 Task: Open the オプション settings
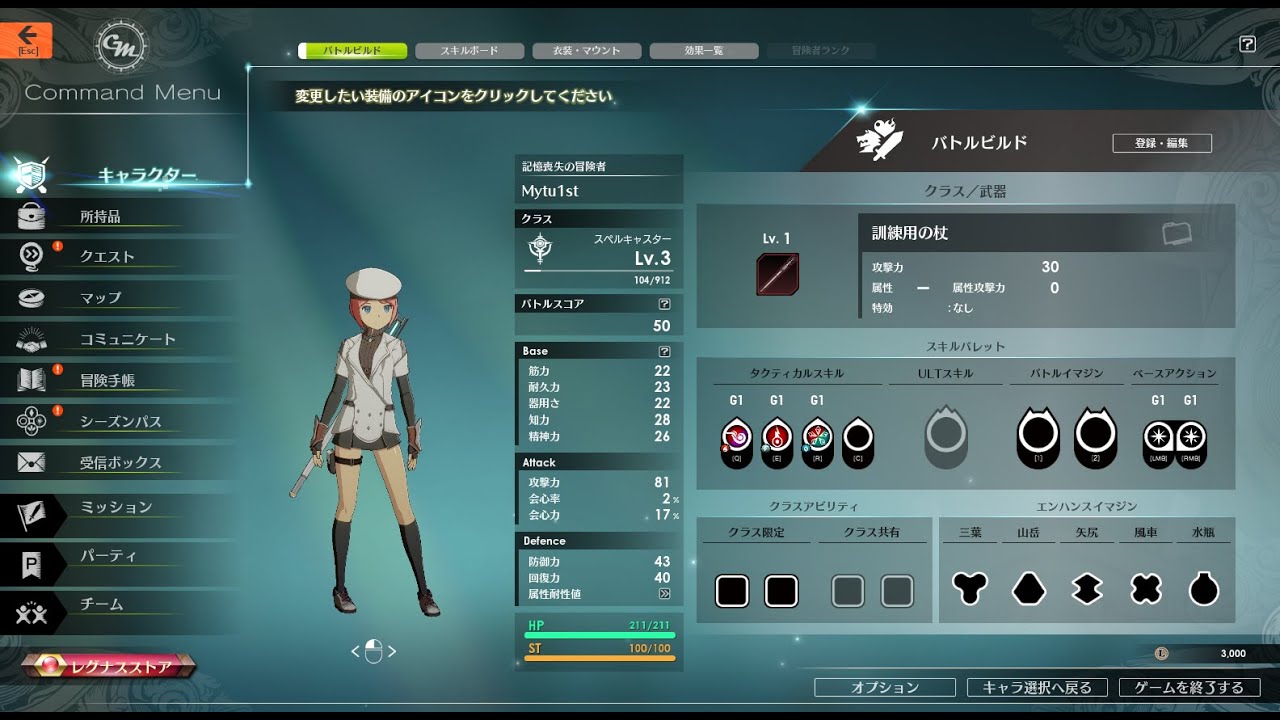point(884,688)
